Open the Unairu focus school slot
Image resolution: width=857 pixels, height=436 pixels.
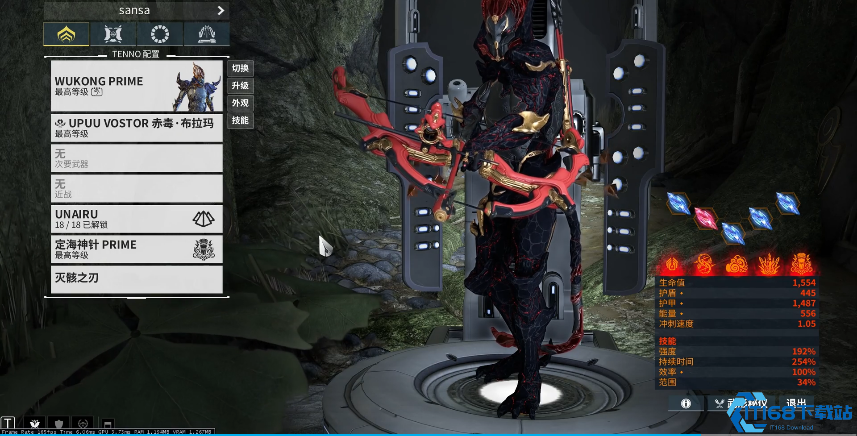tap(135, 218)
